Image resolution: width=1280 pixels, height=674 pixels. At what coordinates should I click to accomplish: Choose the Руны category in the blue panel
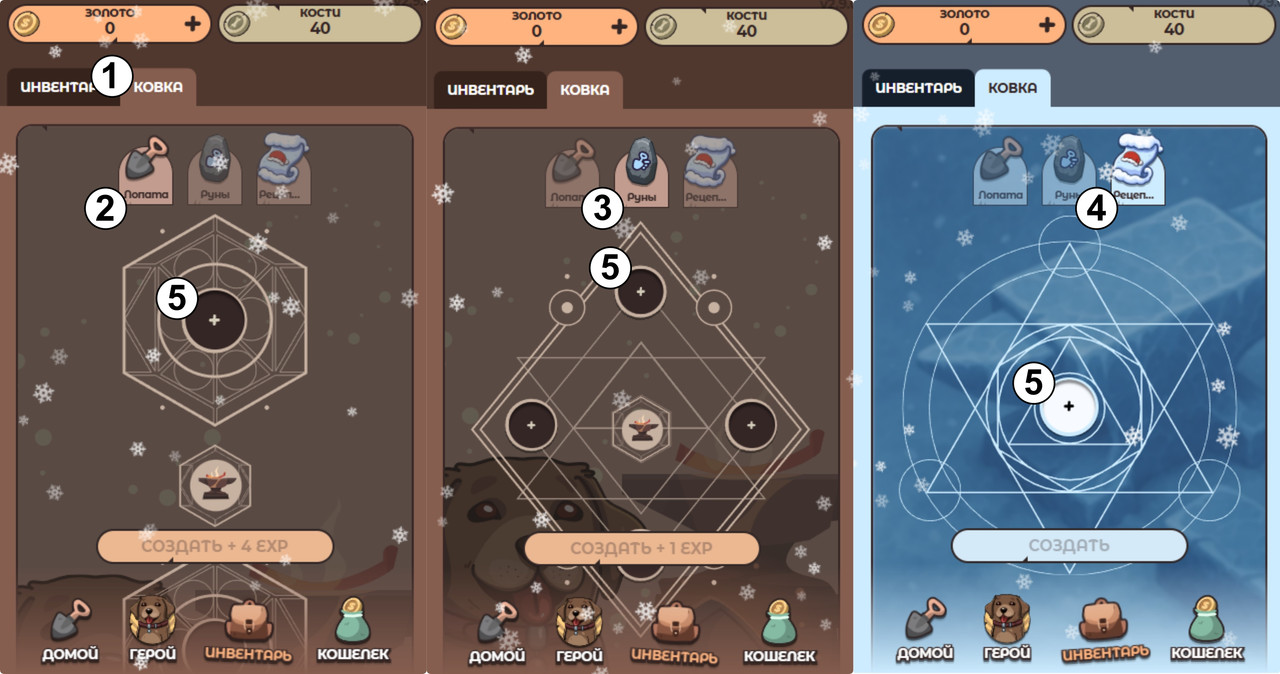[1067, 172]
